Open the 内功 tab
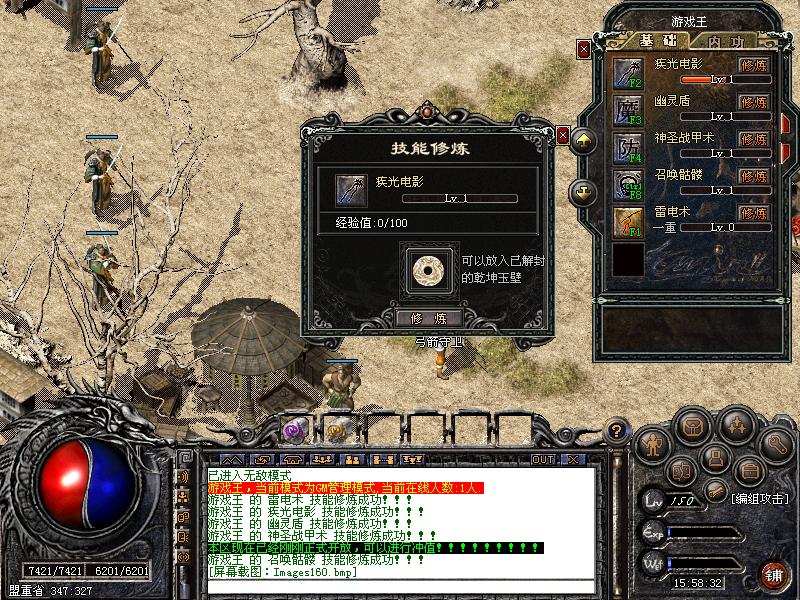The width and height of the screenshot is (800, 600). point(726,42)
